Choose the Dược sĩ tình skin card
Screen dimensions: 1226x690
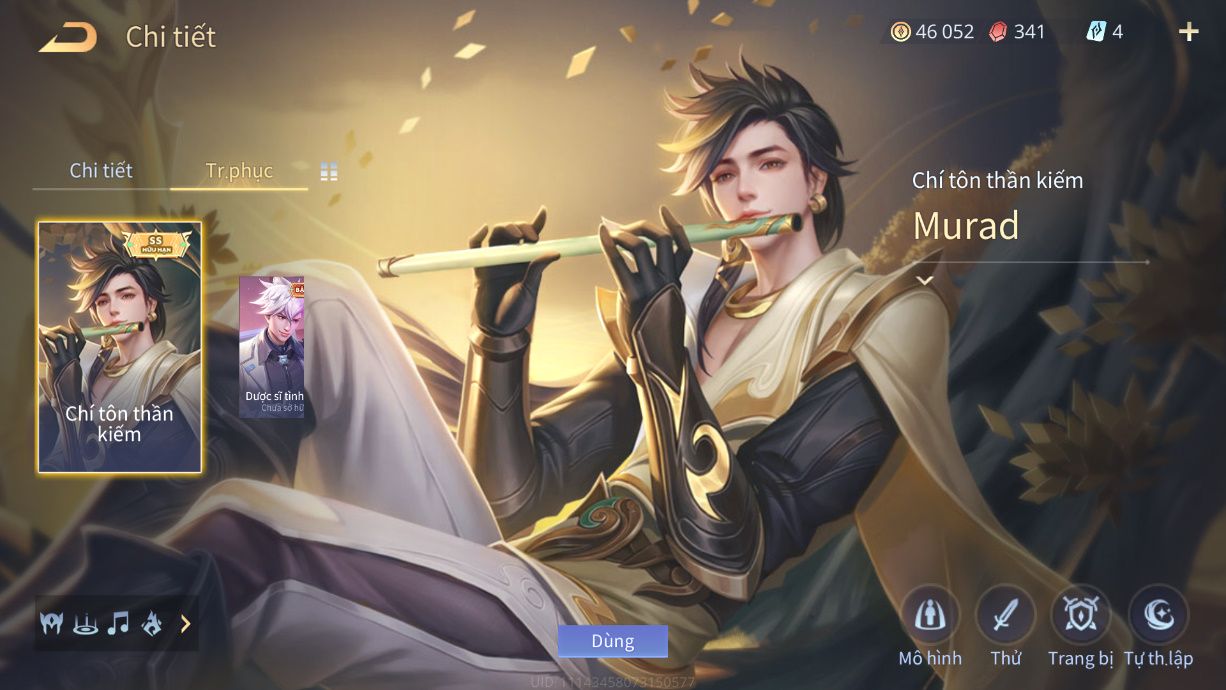tap(272, 346)
